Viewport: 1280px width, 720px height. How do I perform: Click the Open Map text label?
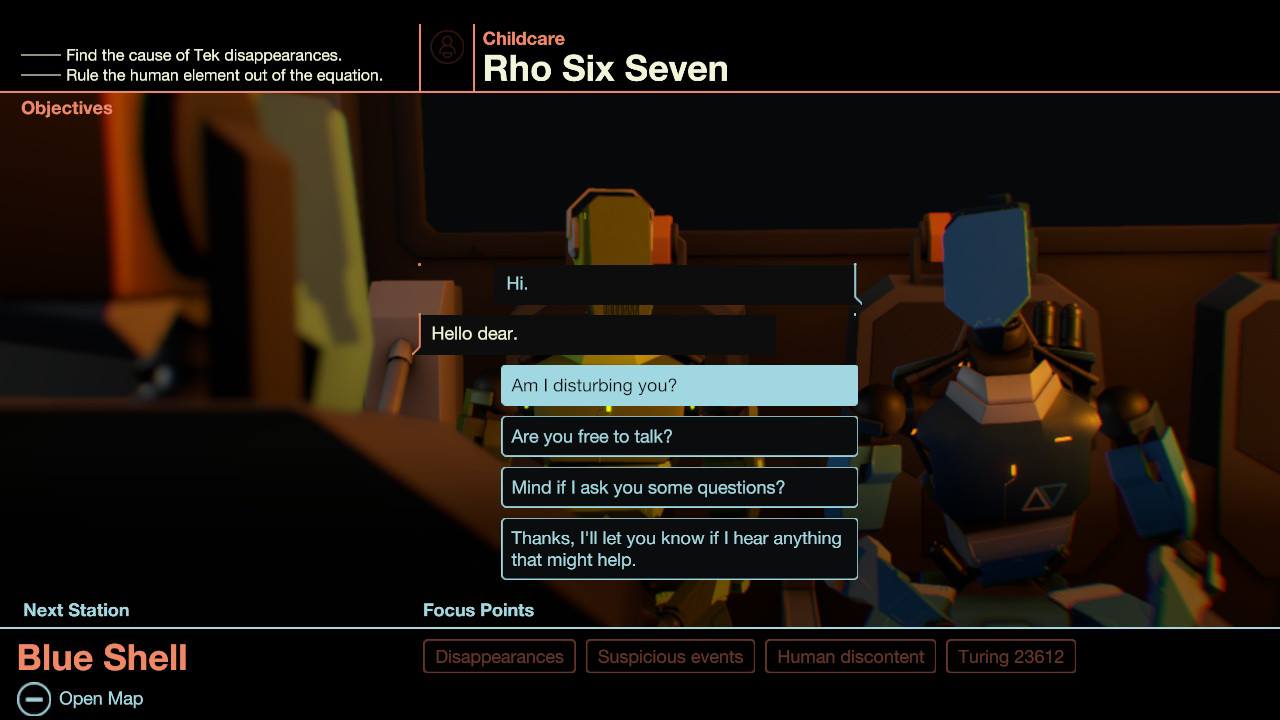pos(101,698)
